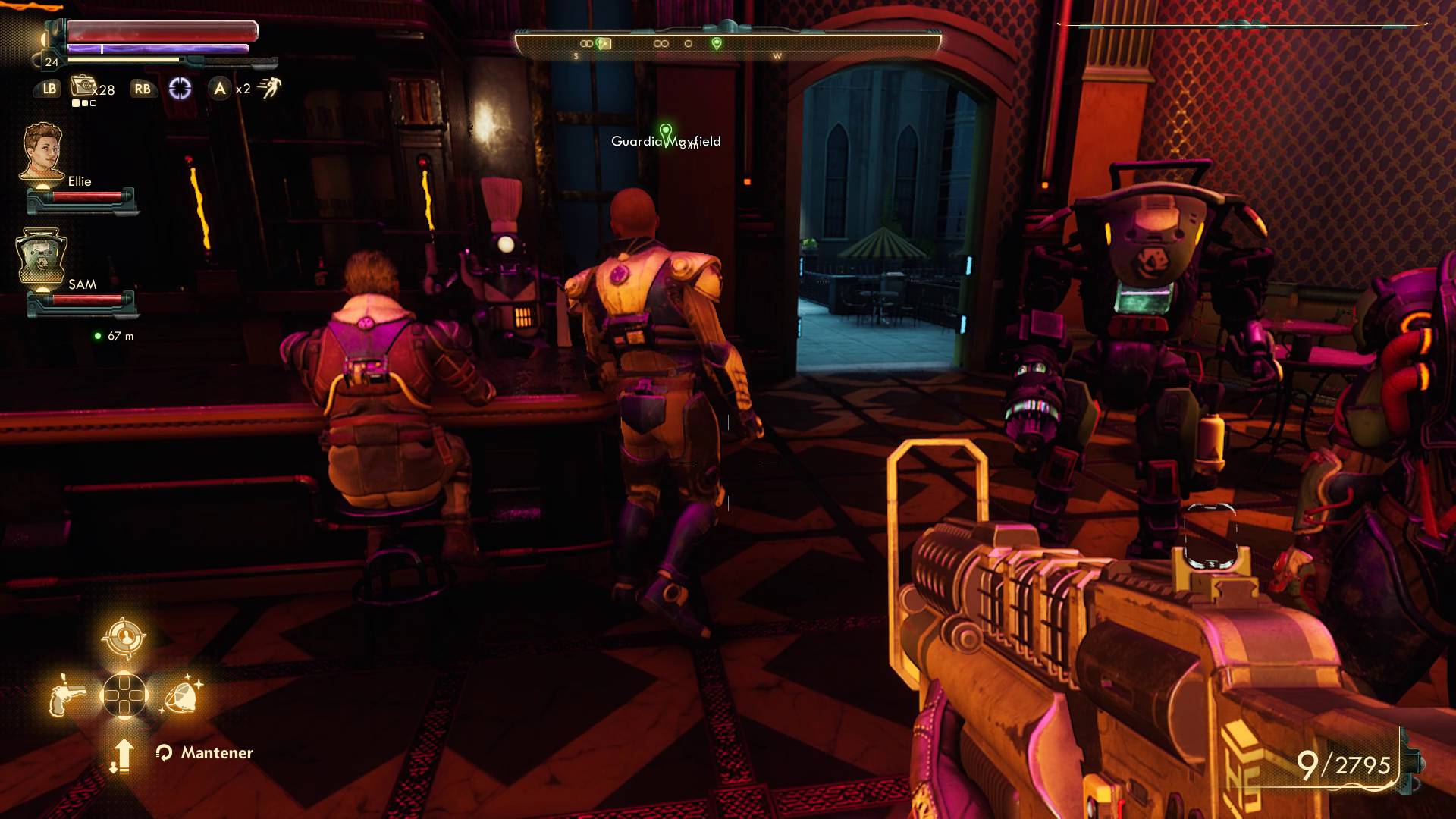The width and height of the screenshot is (1456, 819).
Task: Activate the sparkling companion ability icon
Action: (182, 696)
